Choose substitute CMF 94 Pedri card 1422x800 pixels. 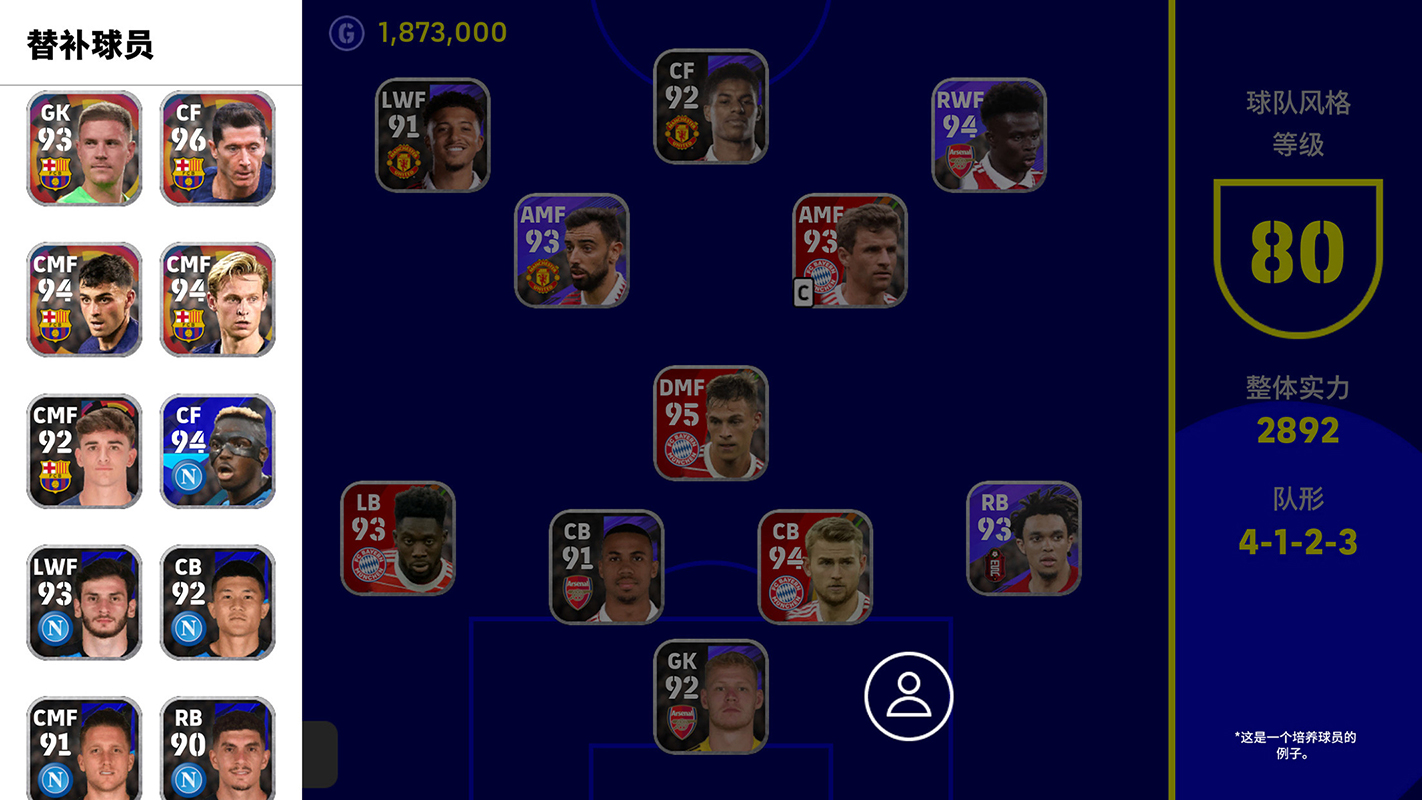point(84,298)
